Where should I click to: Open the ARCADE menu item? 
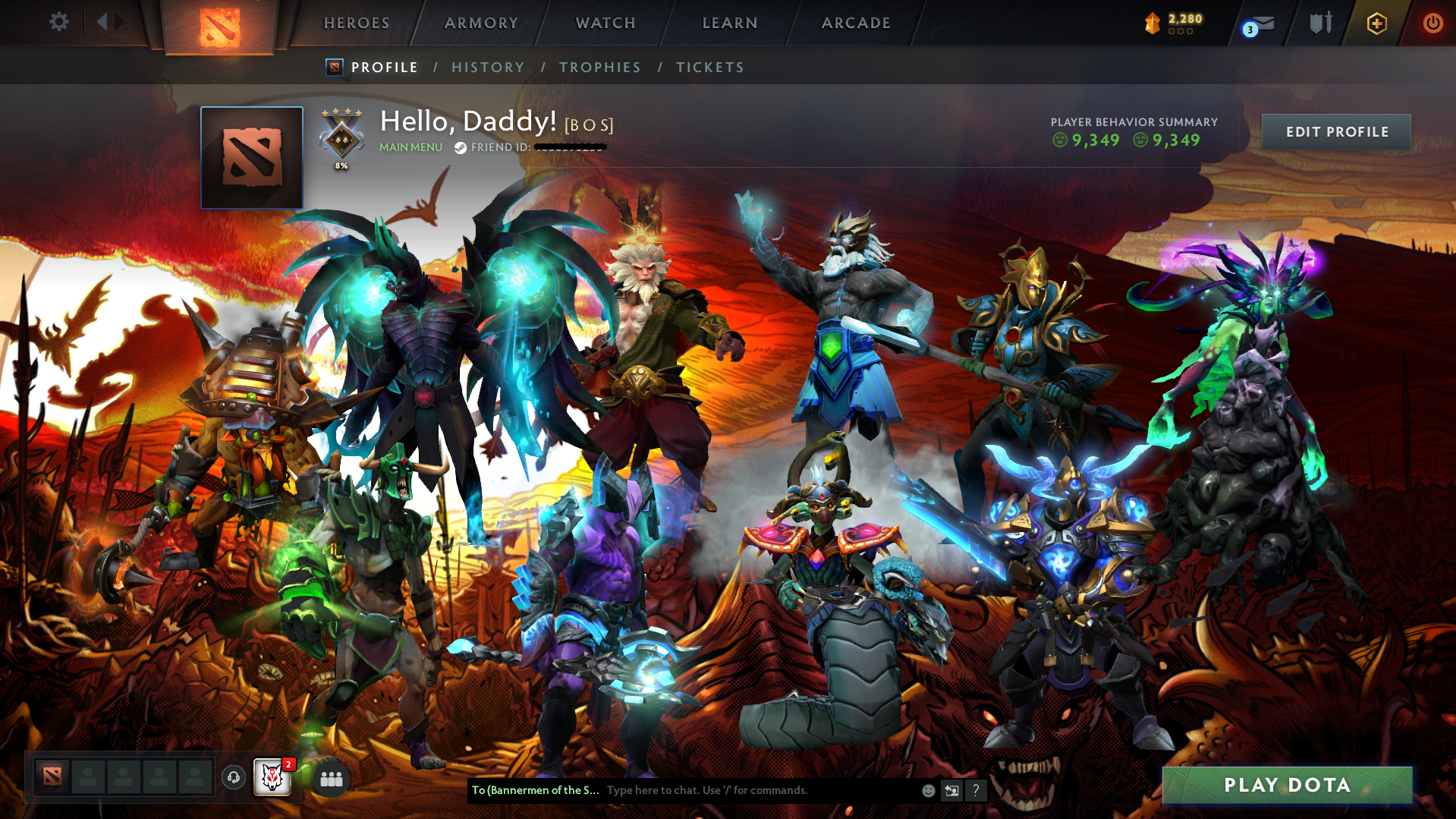[856, 23]
